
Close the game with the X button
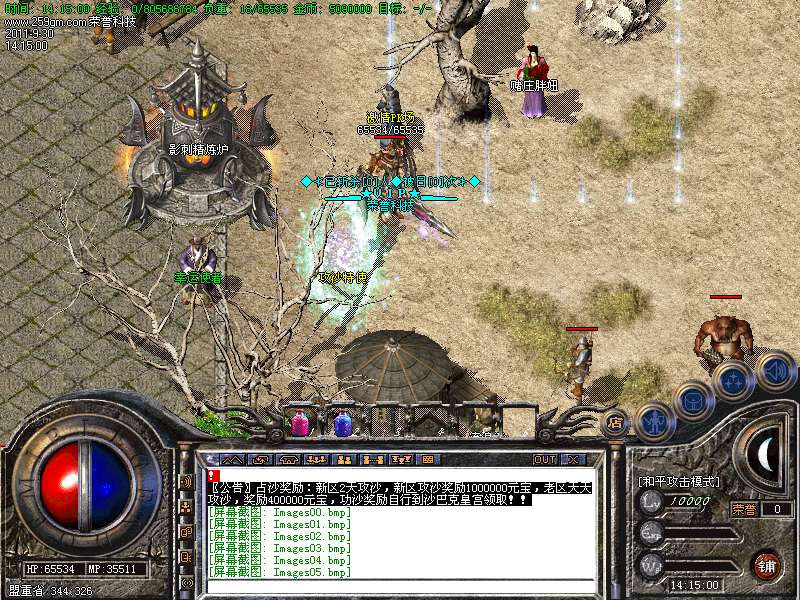pos(573,459)
